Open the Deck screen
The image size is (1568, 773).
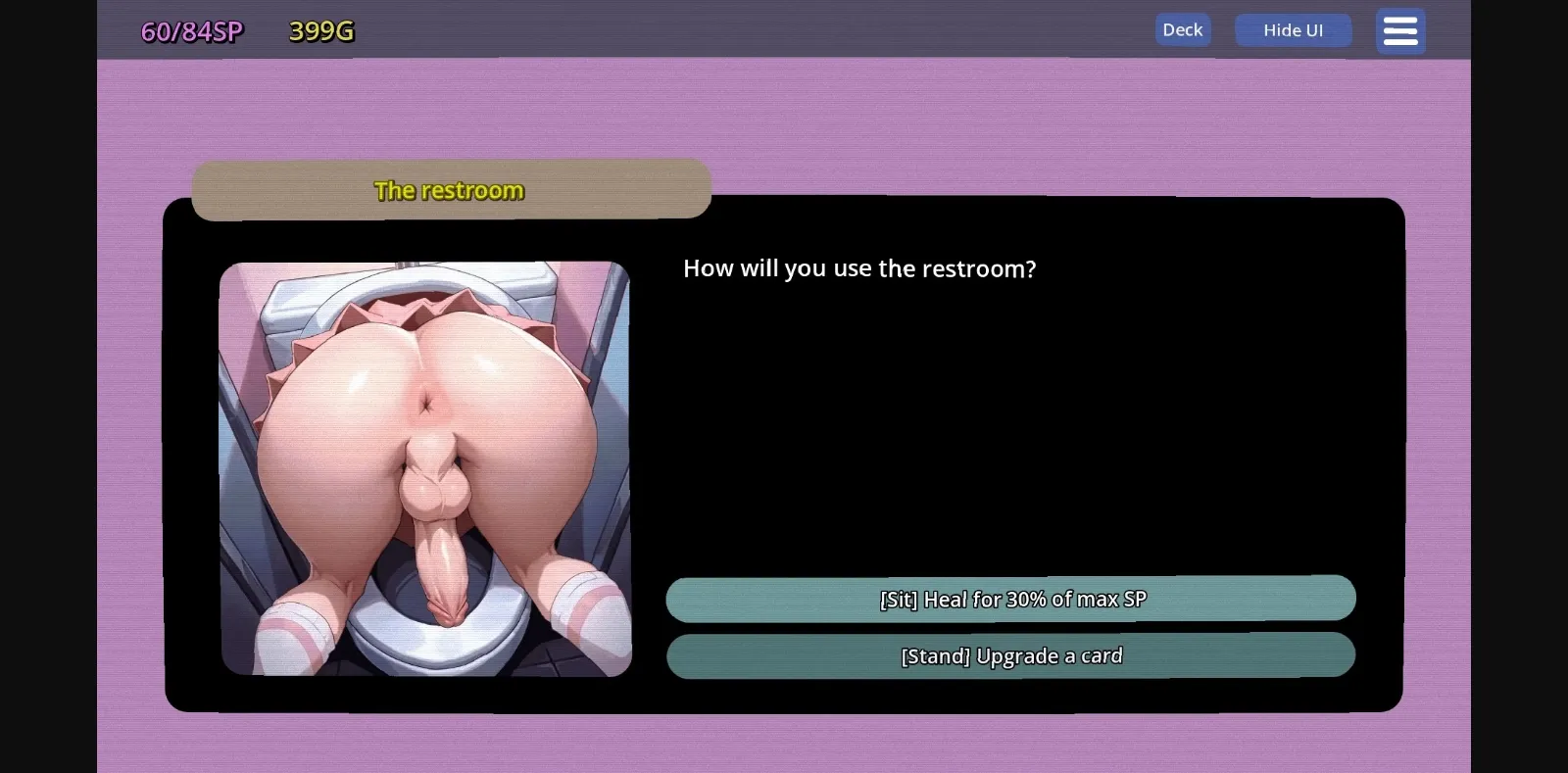(1182, 29)
